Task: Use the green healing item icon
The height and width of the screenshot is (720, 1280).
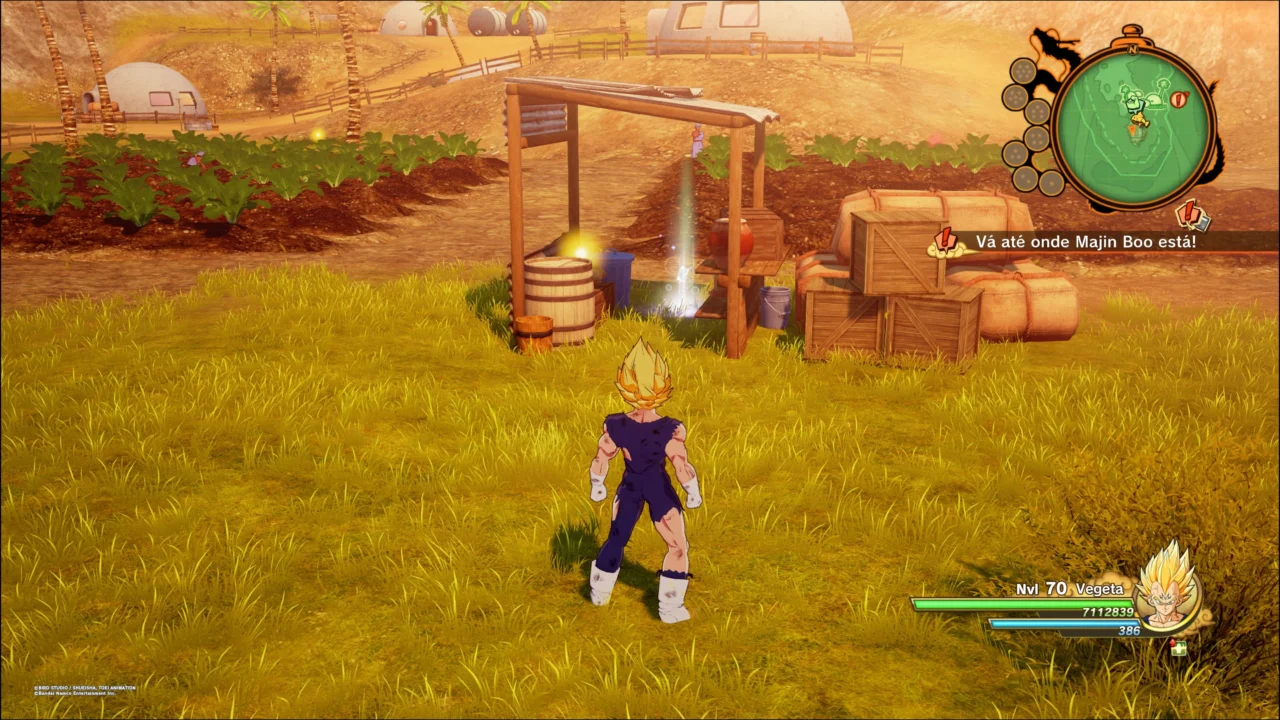Action: pyautogui.click(x=1179, y=647)
